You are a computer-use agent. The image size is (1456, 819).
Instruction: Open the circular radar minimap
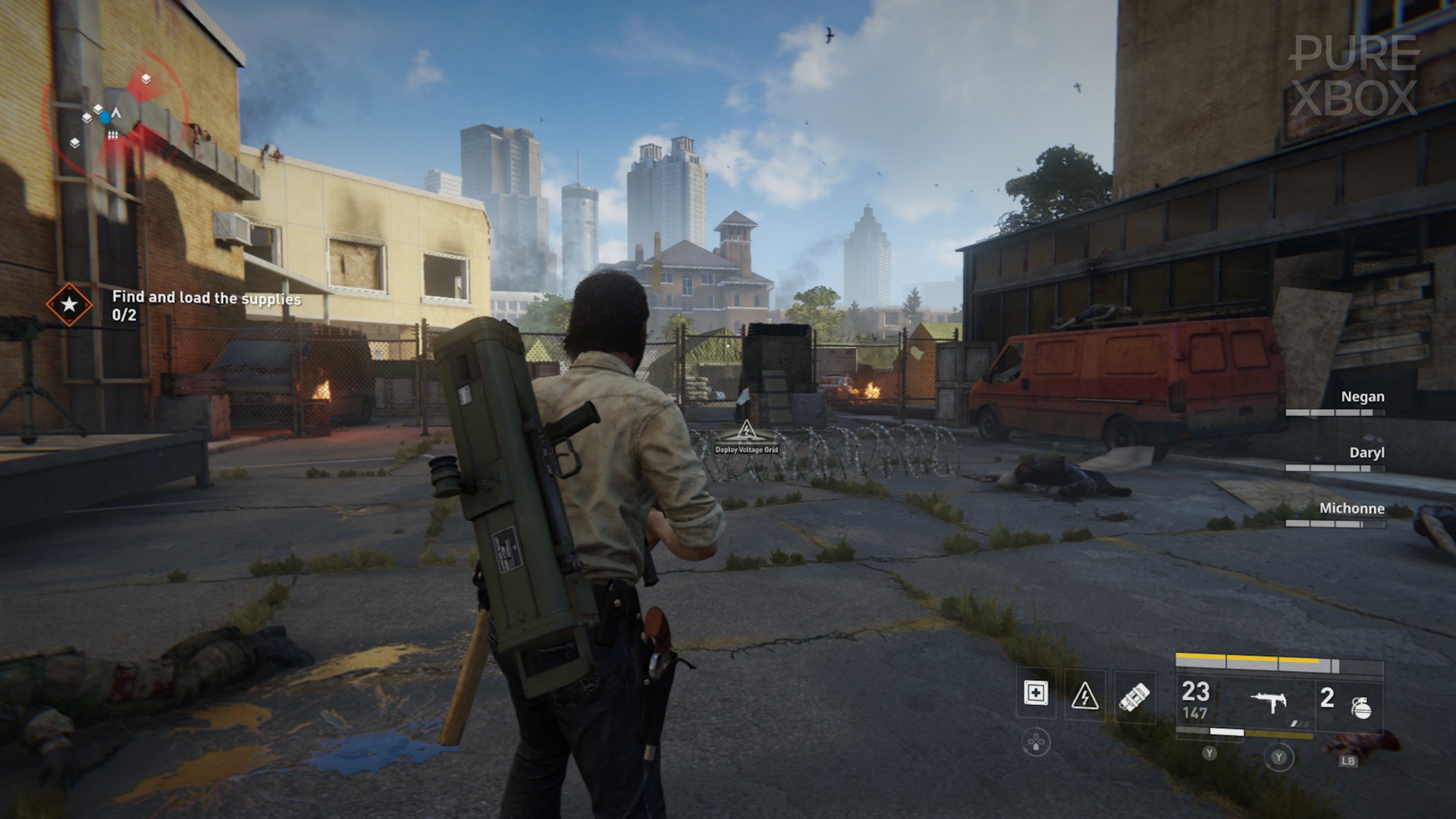click(x=114, y=115)
